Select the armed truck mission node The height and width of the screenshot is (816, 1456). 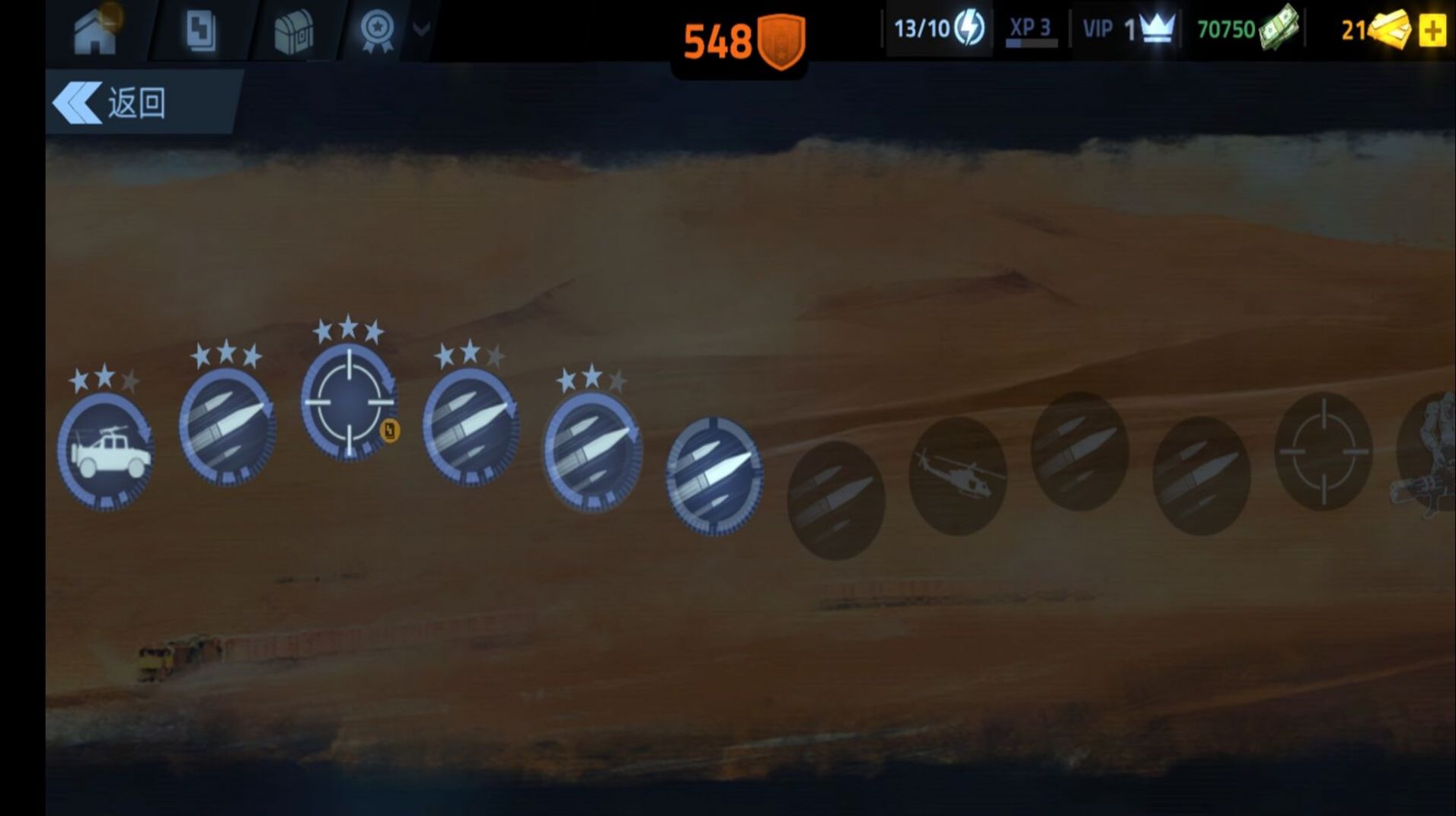coord(106,451)
